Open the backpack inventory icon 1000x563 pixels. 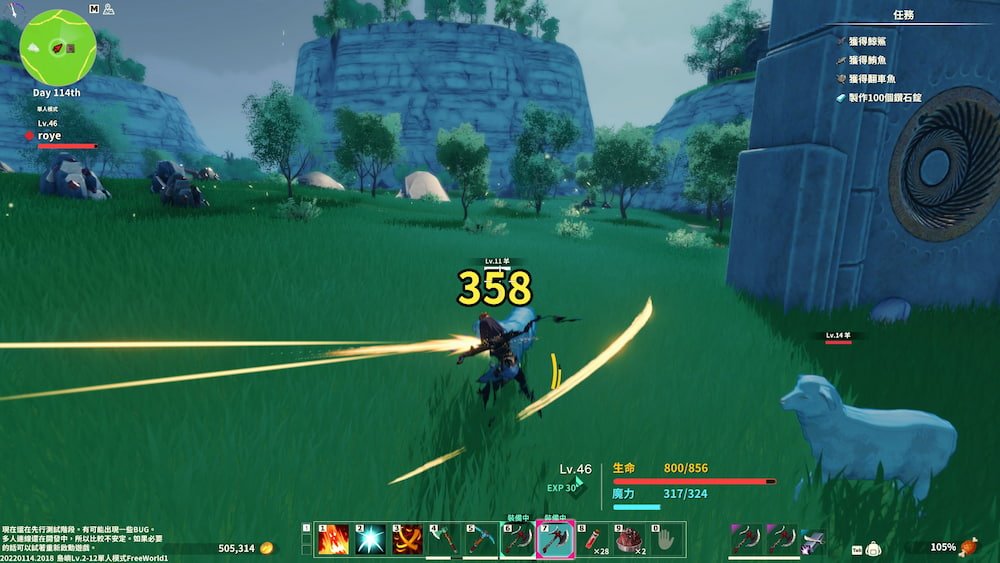pos(873,549)
